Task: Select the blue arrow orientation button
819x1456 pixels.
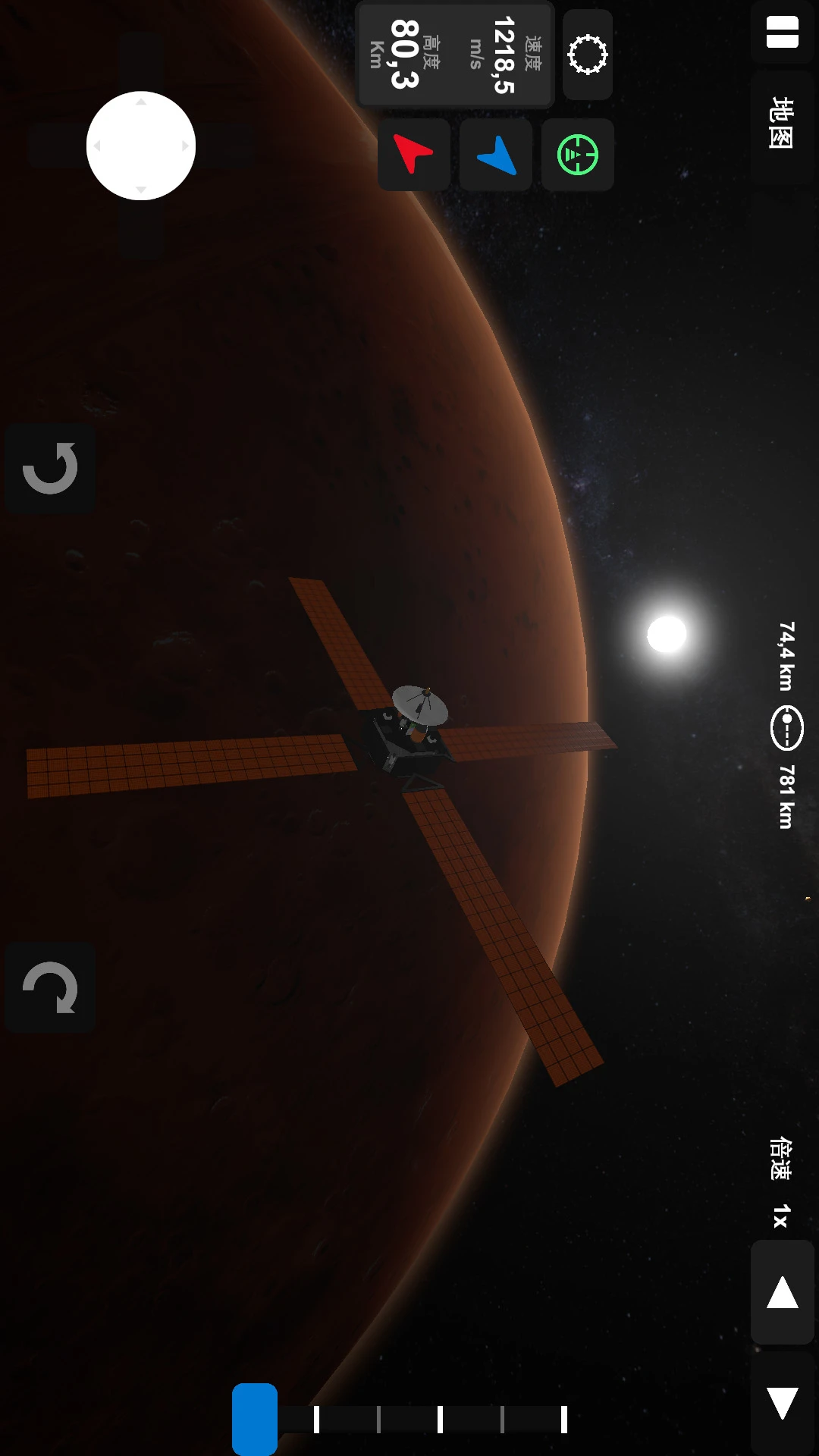Action: click(x=496, y=155)
